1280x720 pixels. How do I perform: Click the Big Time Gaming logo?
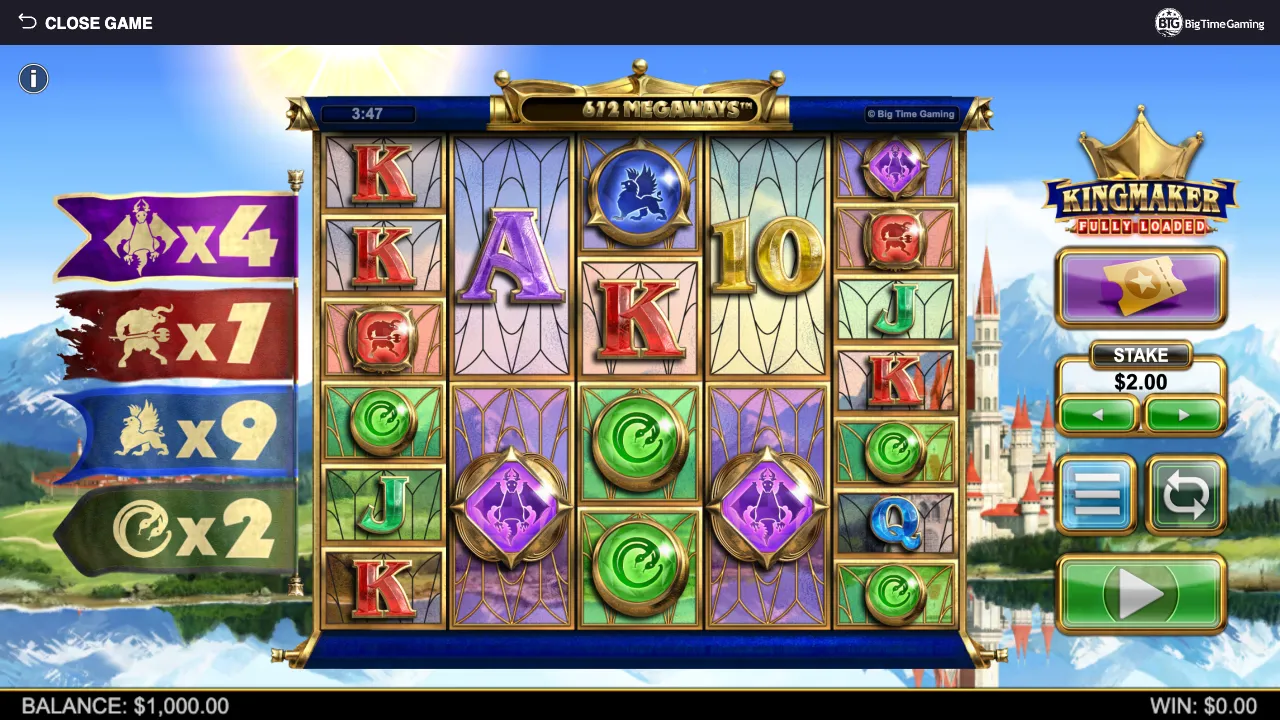tap(1209, 22)
